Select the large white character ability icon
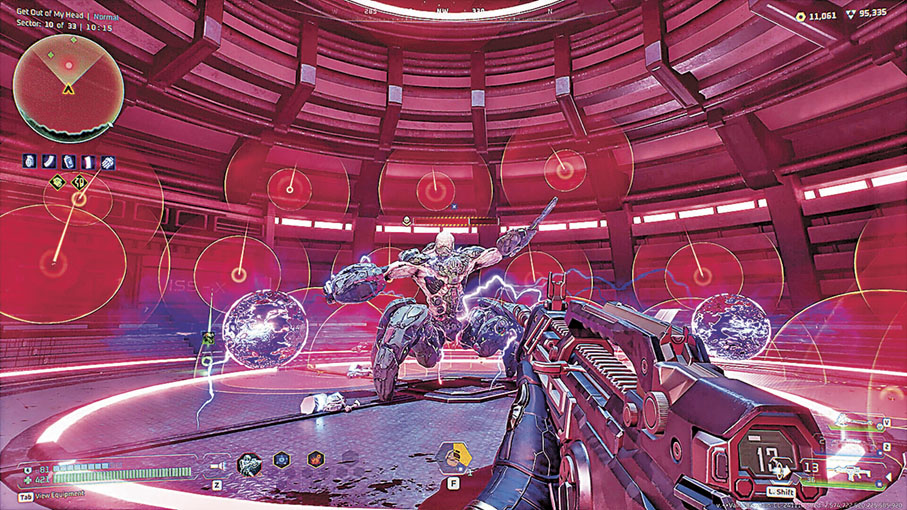 pyautogui.click(x=250, y=463)
